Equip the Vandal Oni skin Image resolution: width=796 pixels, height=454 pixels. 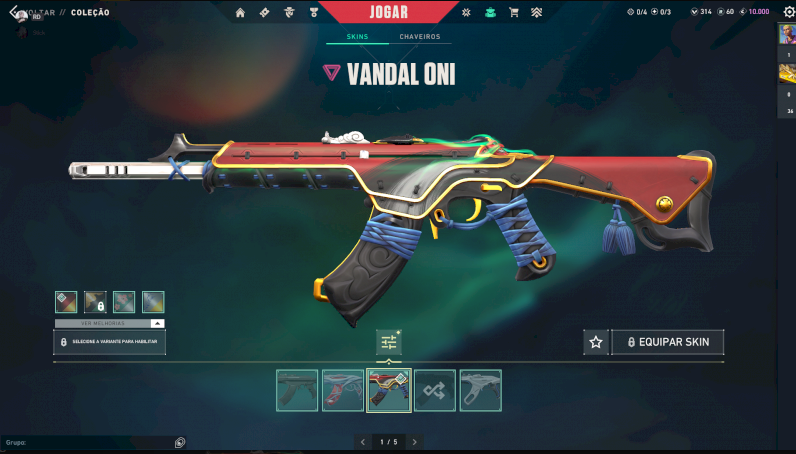point(667,342)
